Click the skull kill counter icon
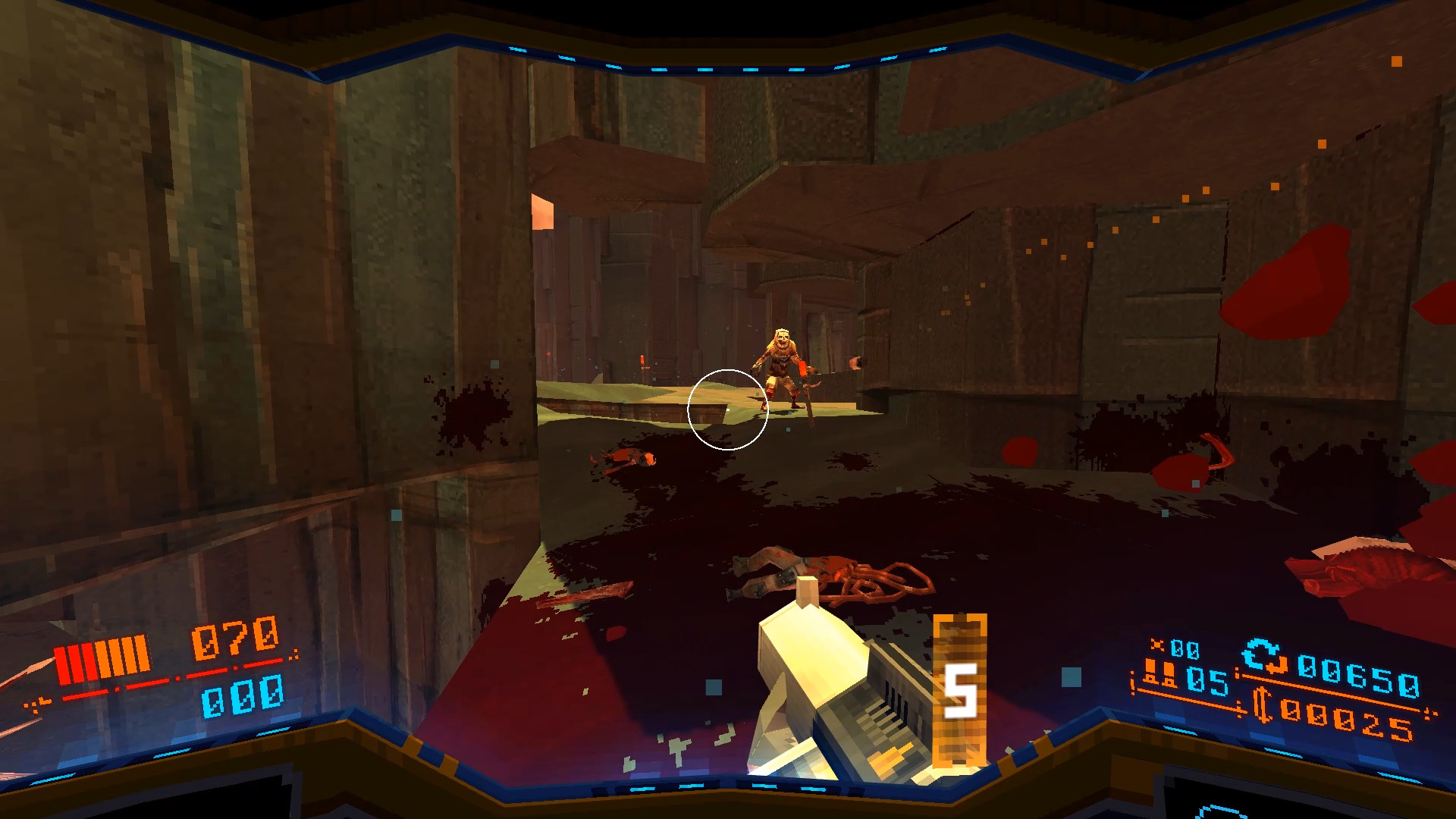Screen dimensions: 1456x819 pyautogui.click(x=1156, y=644)
